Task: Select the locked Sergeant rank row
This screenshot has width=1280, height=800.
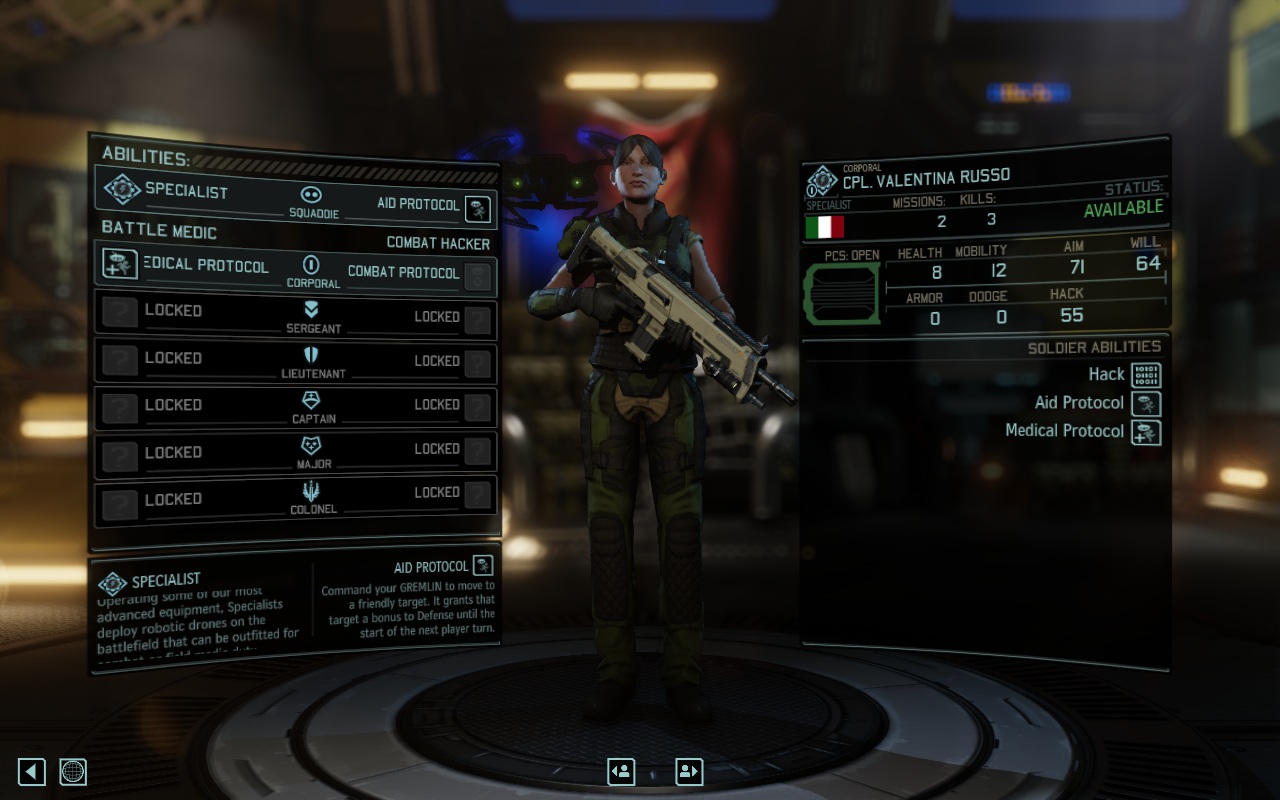Action: (x=296, y=314)
